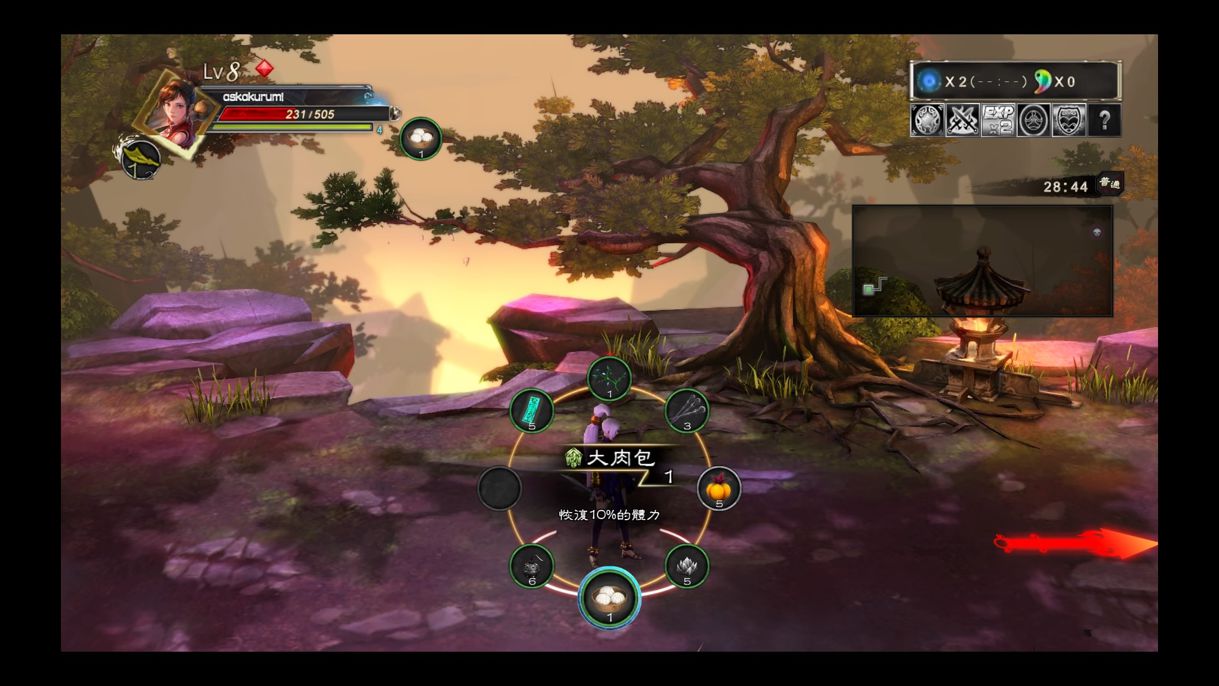Click the question mark icon
The height and width of the screenshot is (686, 1219).
[x=1104, y=121]
